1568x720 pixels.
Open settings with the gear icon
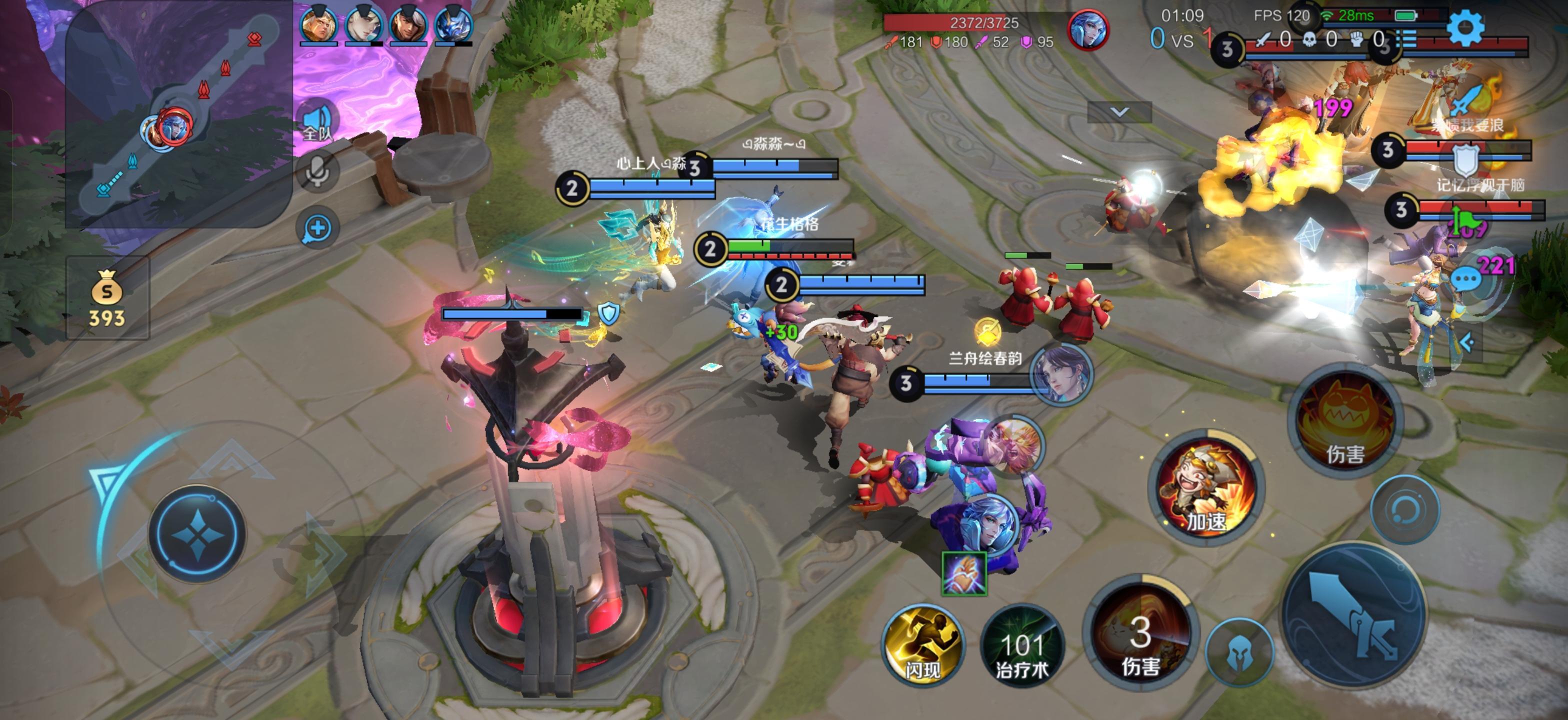(x=1464, y=27)
